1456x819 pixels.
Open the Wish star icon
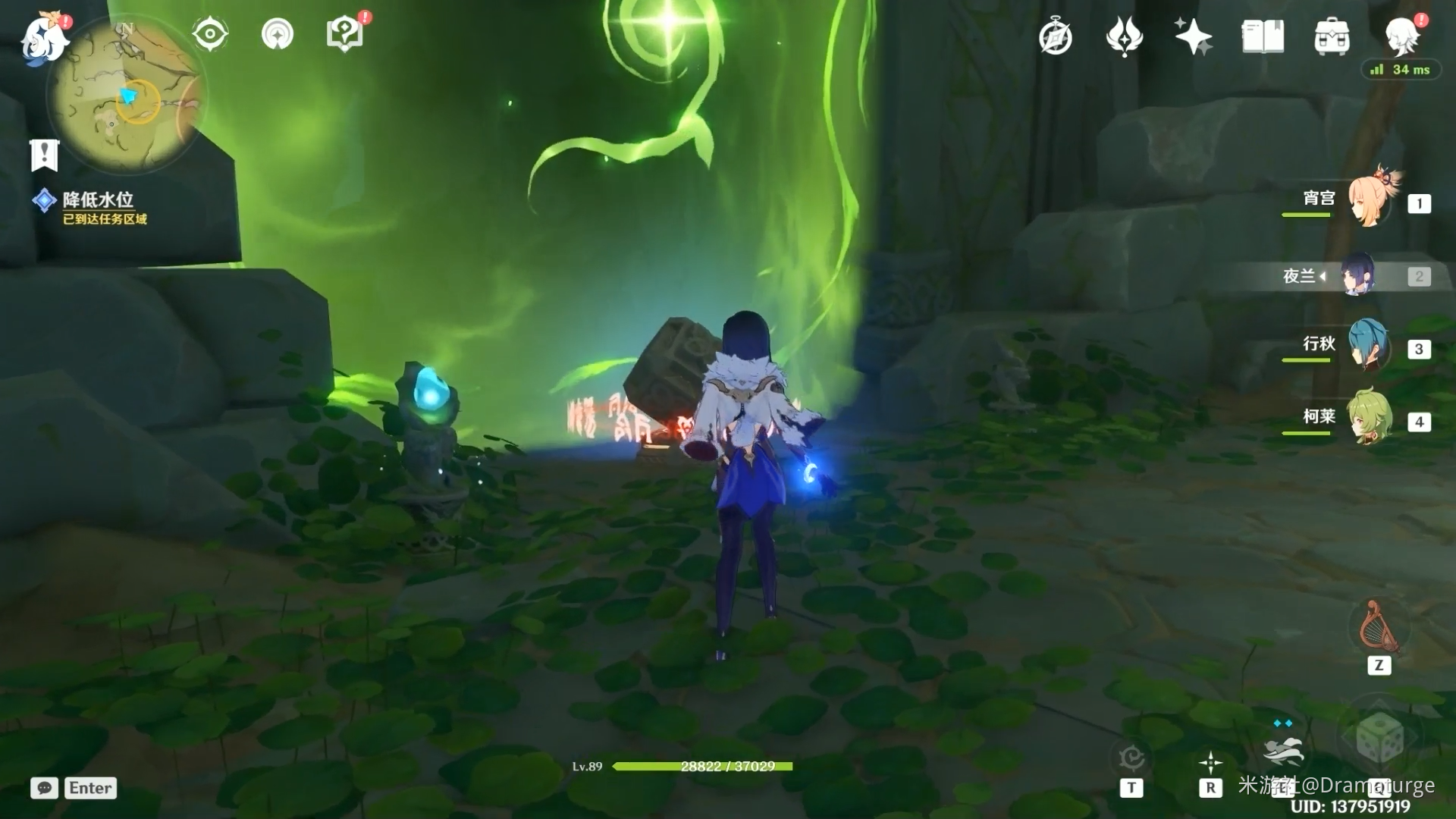[x=1193, y=37]
